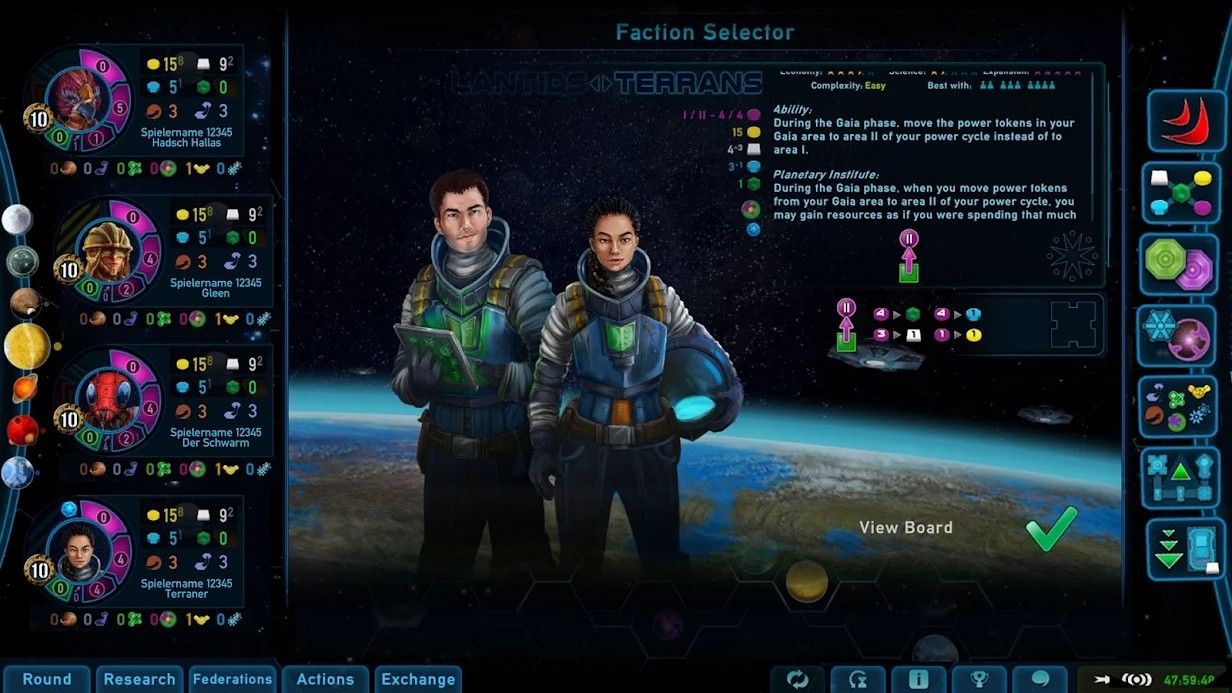The image size is (1232, 693).
Task: Open the trophy scoring button
Action: click(979, 680)
